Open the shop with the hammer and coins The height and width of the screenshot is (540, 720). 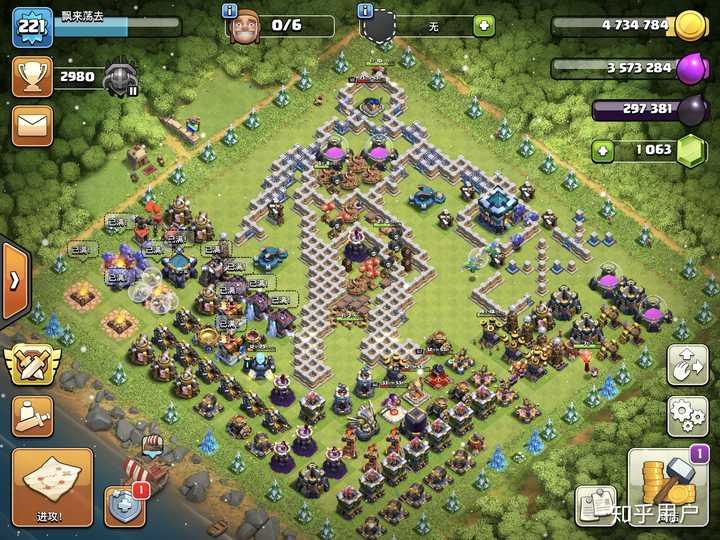tap(668, 487)
